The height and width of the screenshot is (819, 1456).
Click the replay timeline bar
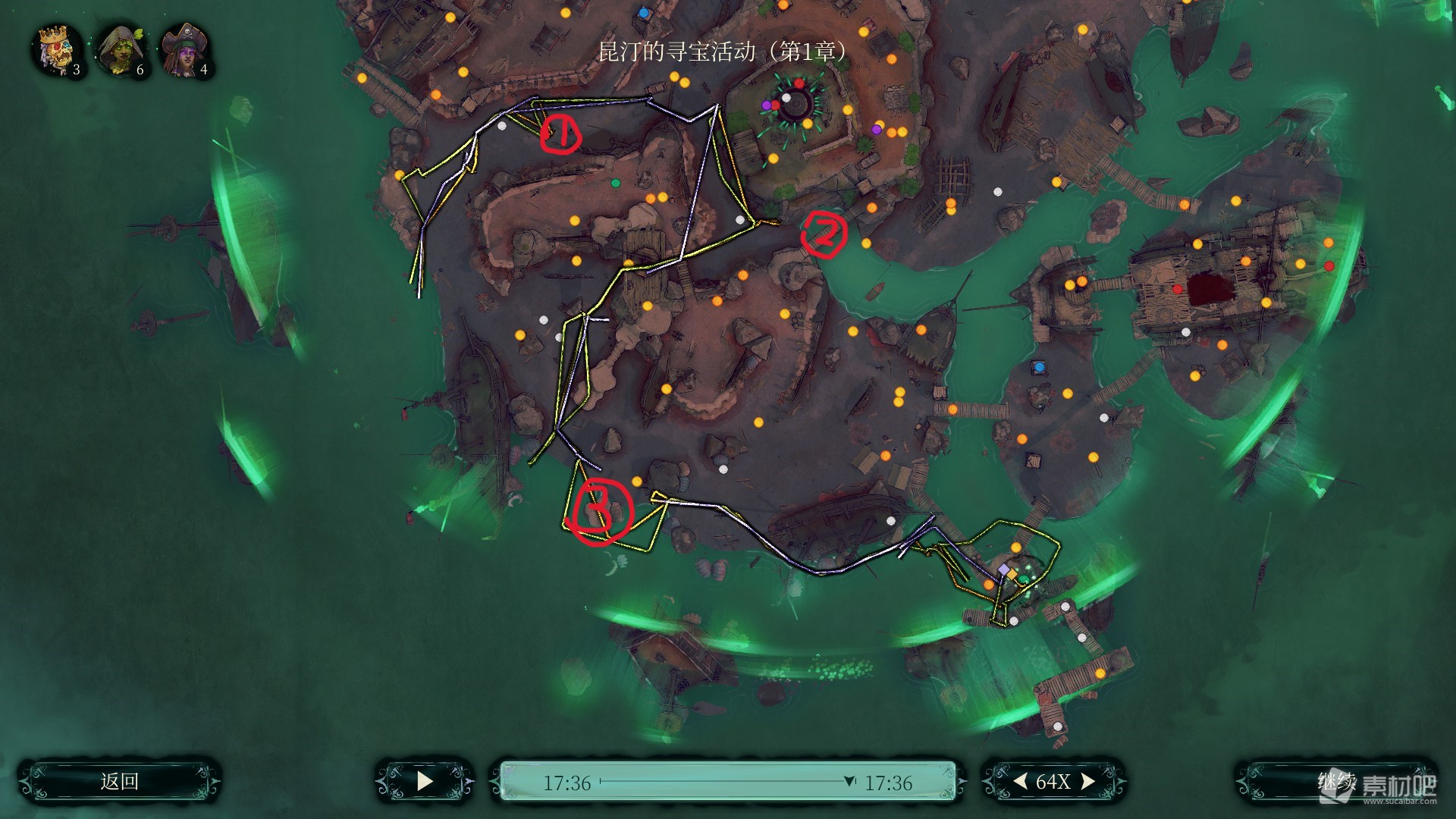click(x=726, y=781)
